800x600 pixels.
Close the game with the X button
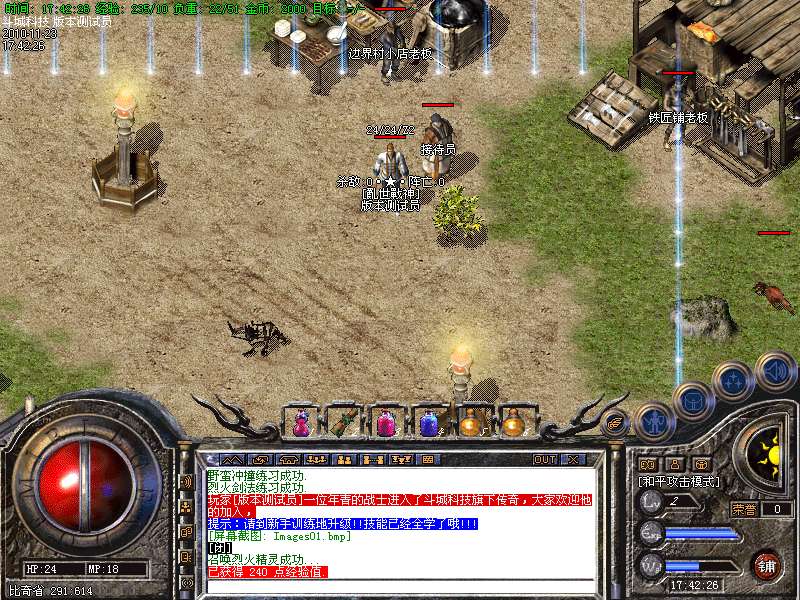click(573, 460)
